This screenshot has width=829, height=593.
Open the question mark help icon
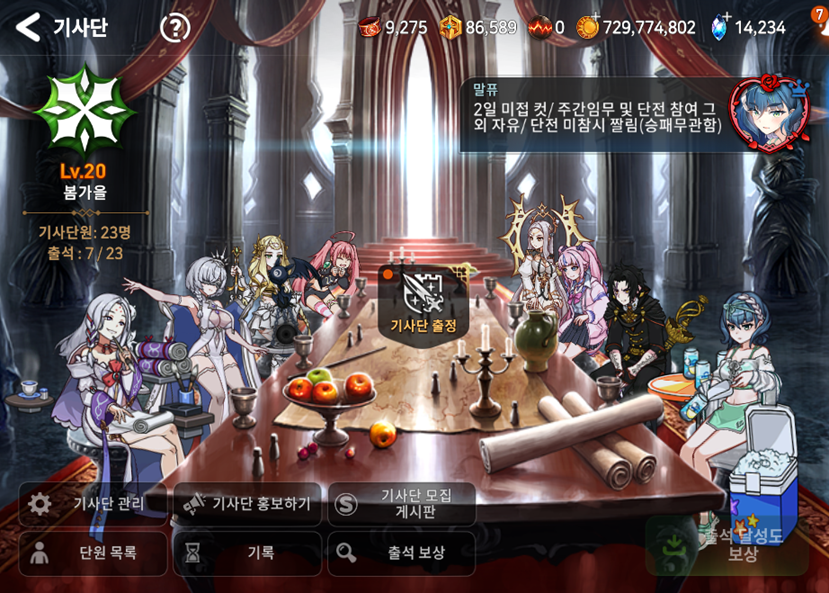tap(175, 27)
